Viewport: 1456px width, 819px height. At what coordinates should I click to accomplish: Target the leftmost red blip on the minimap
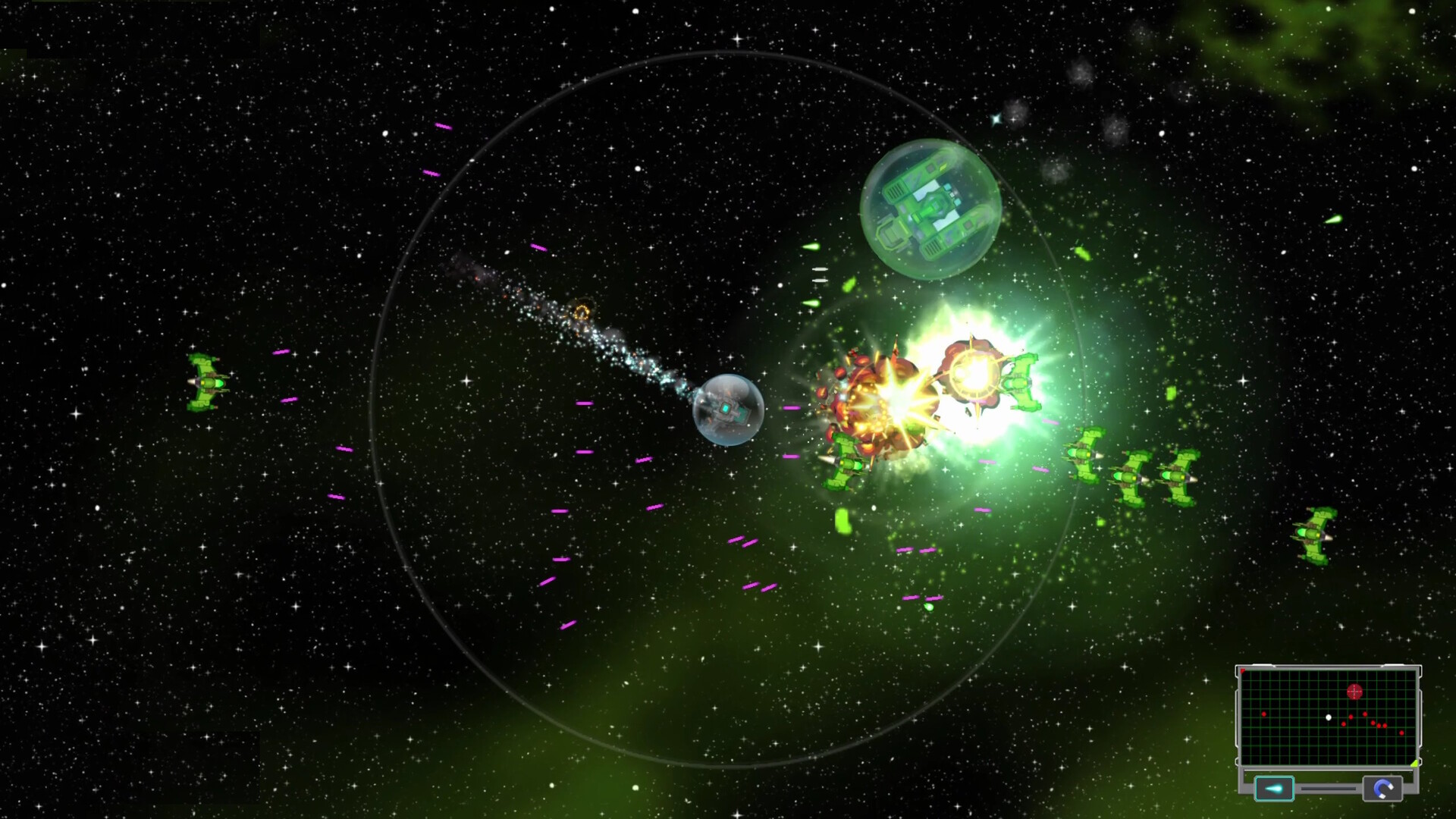(x=1264, y=714)
